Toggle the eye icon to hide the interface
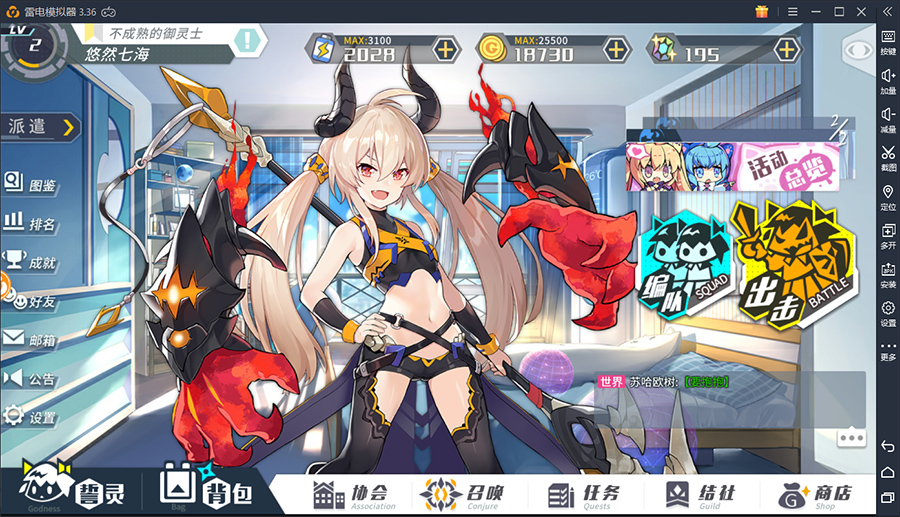The image size is (900, 517). pyautogui.click(x=858, y=50)
